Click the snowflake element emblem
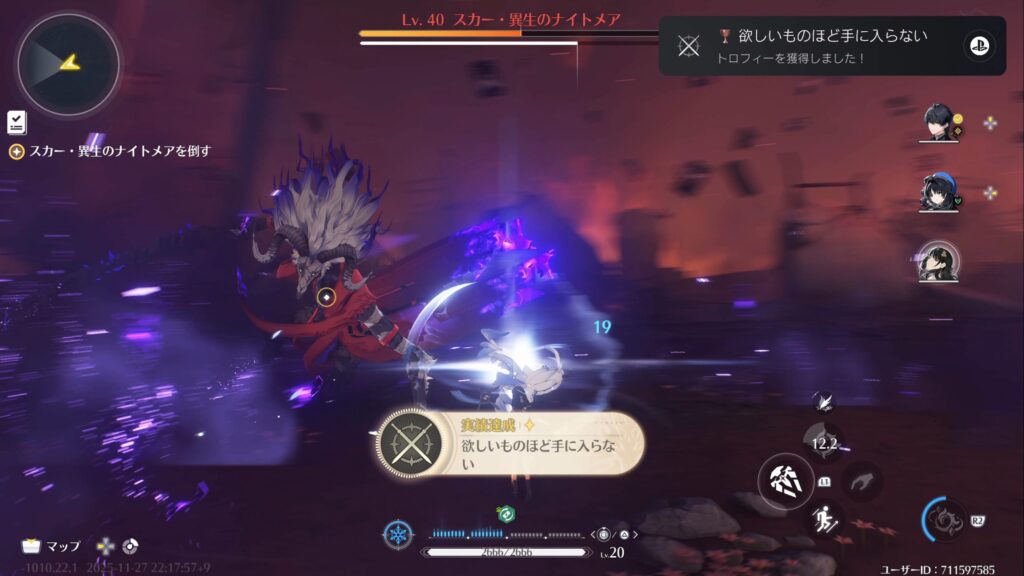Screen dimensions: 1024x576 click(x=397, y=534)
